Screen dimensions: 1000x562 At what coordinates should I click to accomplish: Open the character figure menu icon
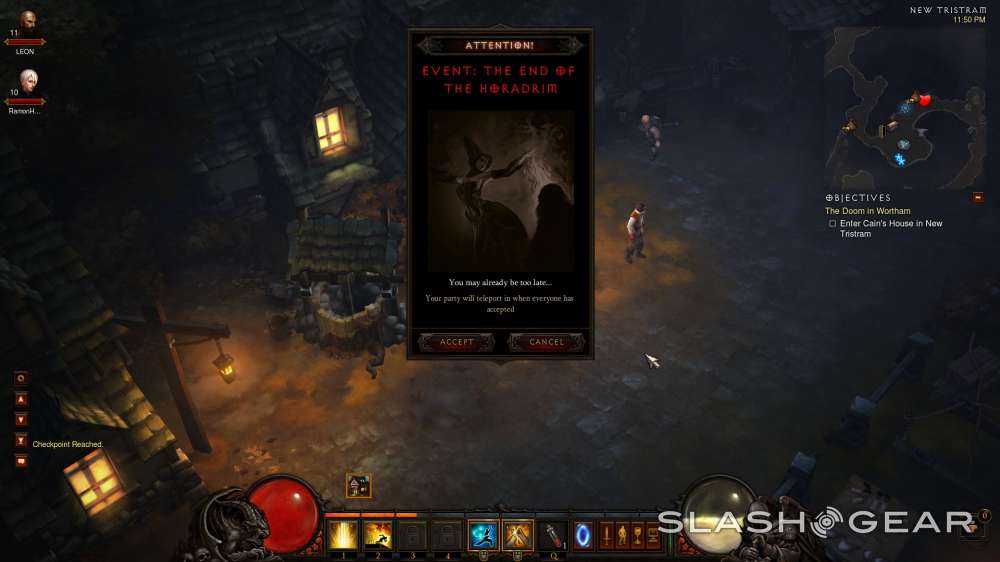(622, 536)
